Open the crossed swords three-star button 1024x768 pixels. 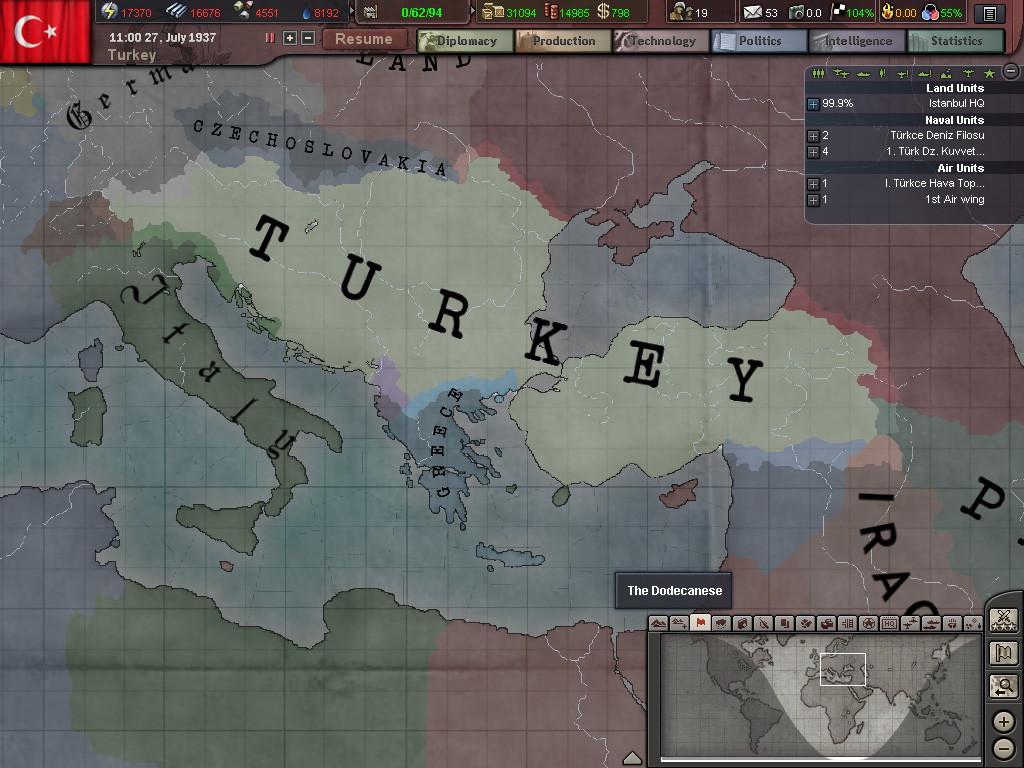[x=1004, y=620]
